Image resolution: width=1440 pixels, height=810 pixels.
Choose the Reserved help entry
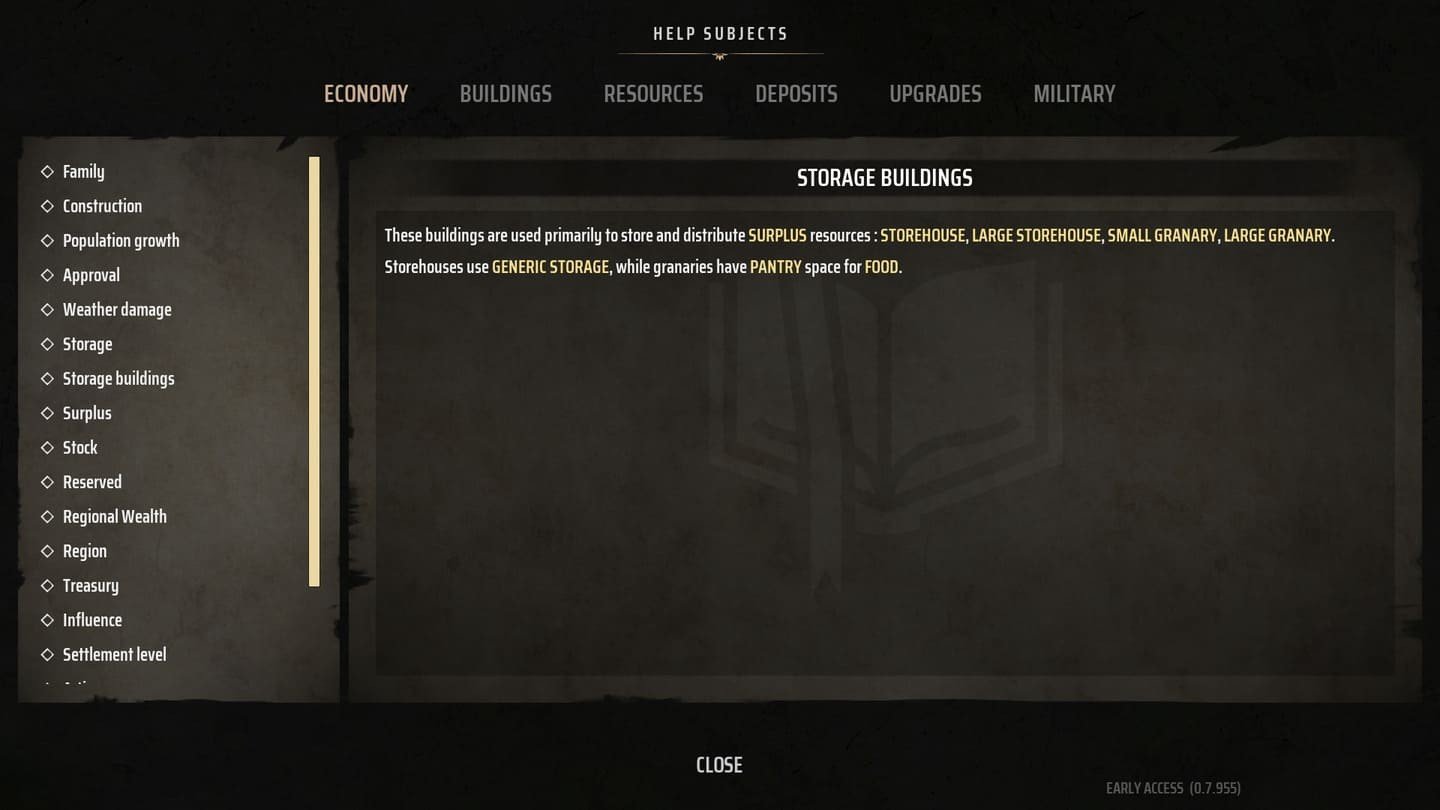point(92,482)
